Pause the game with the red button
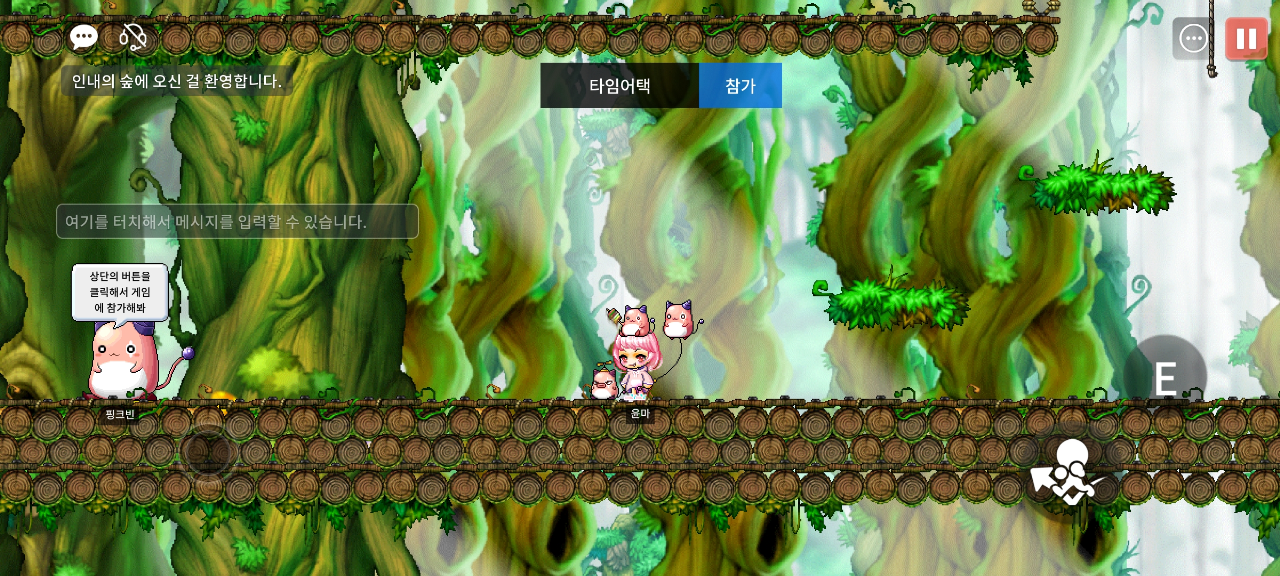The height and width of the screenshot is (576, 1280). point(1246,39)
